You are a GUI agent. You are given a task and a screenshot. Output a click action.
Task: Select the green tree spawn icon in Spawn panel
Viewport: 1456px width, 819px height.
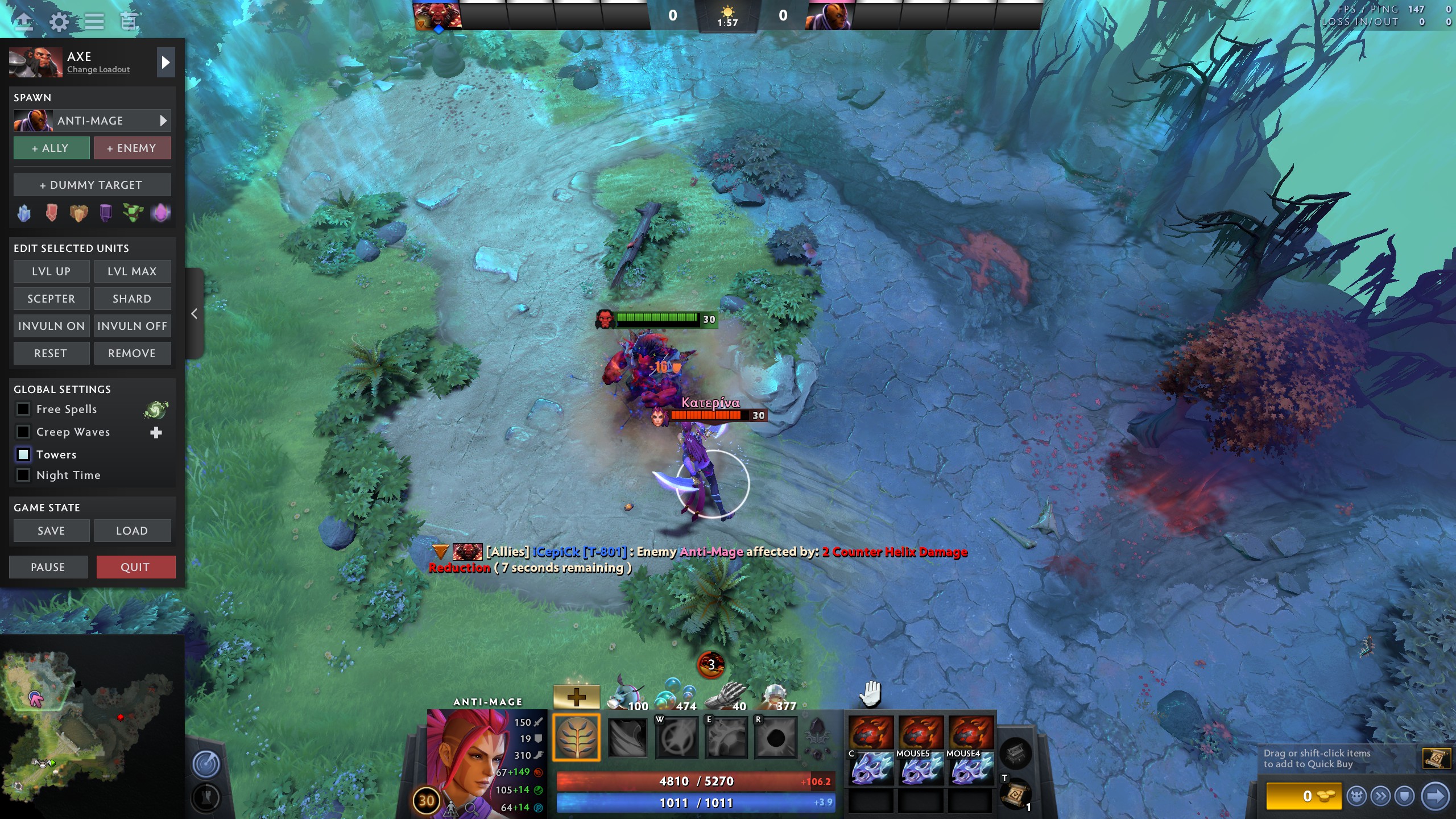point(133,212)
